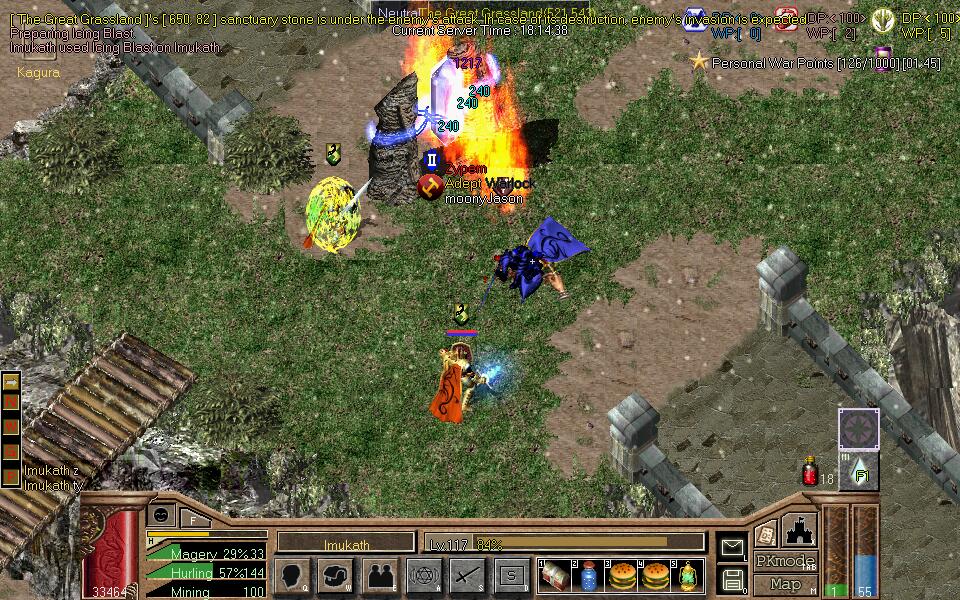The height and width of the screenshot is (600, 960).
Task: Use the first hamburger hotbar item
Action: pos(621,576)
